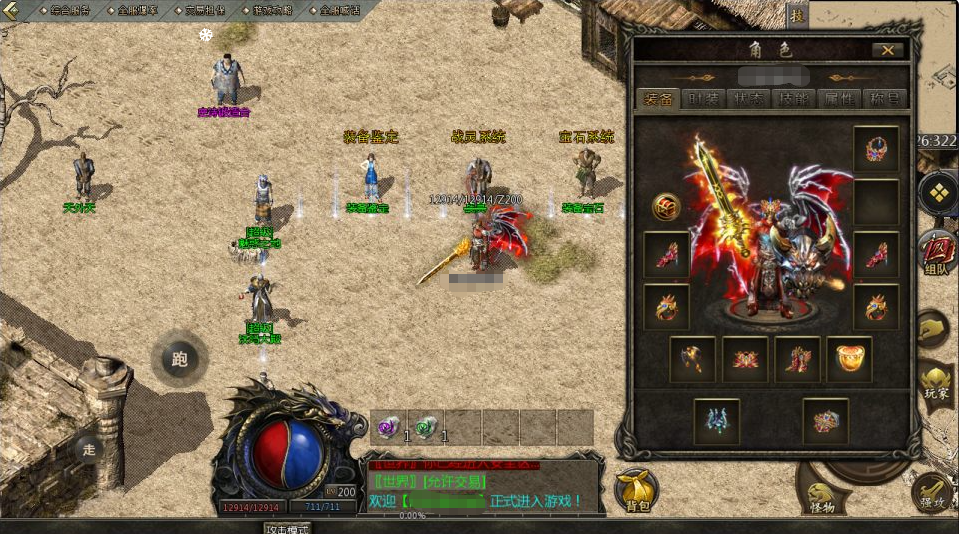Switch to the 称号 titles tab
The width and height of the screenshot is (960, 534).
coord(885,98)
